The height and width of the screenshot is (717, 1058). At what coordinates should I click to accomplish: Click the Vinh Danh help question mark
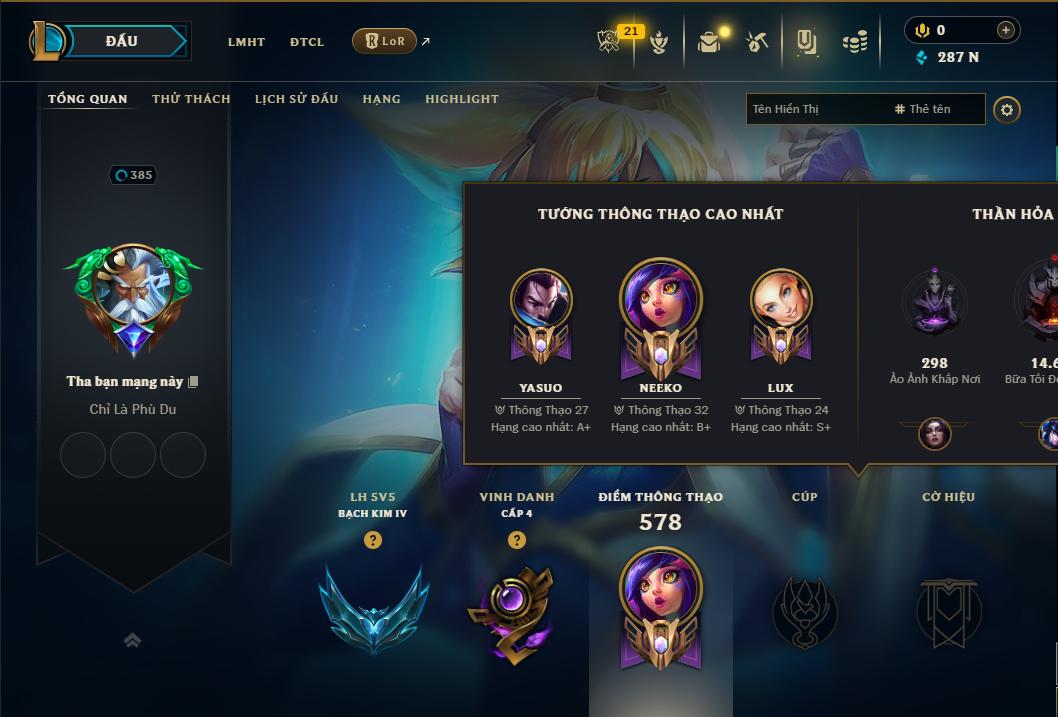pyautogui.click(x=517, y=540)
